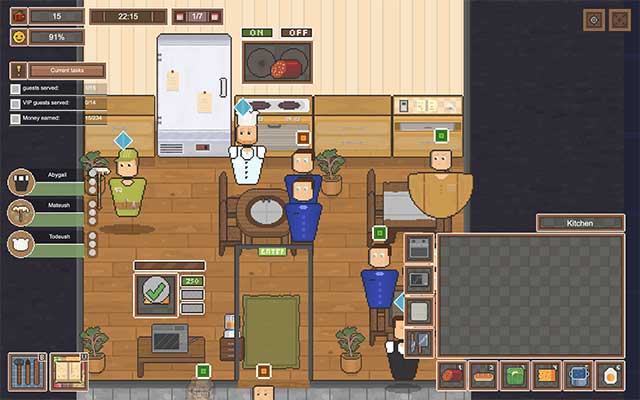640x400 pixels.
Task: Select the knife and cleaver station icon
Action: pos(419,342)
